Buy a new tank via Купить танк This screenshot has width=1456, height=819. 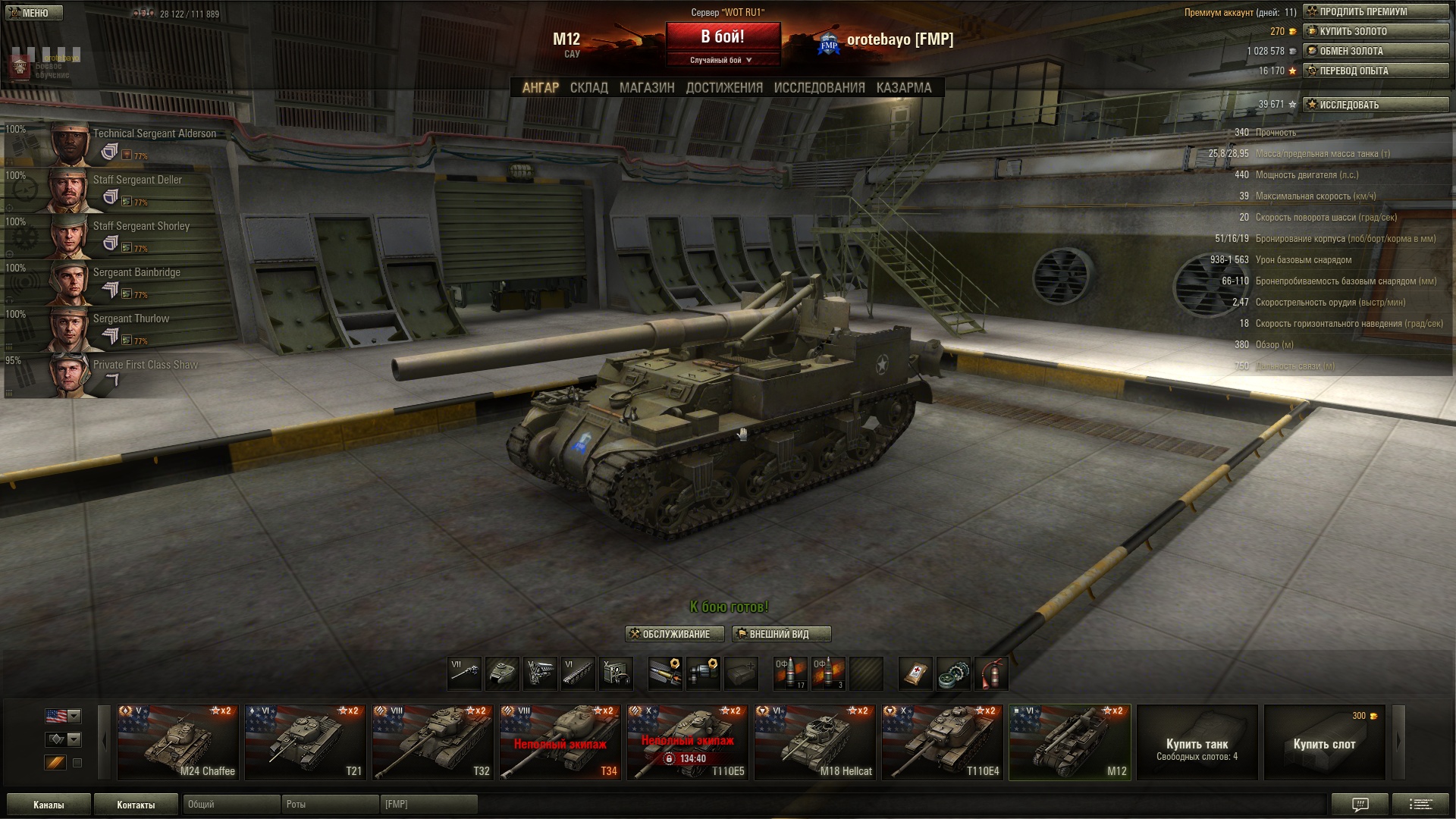1197,742
